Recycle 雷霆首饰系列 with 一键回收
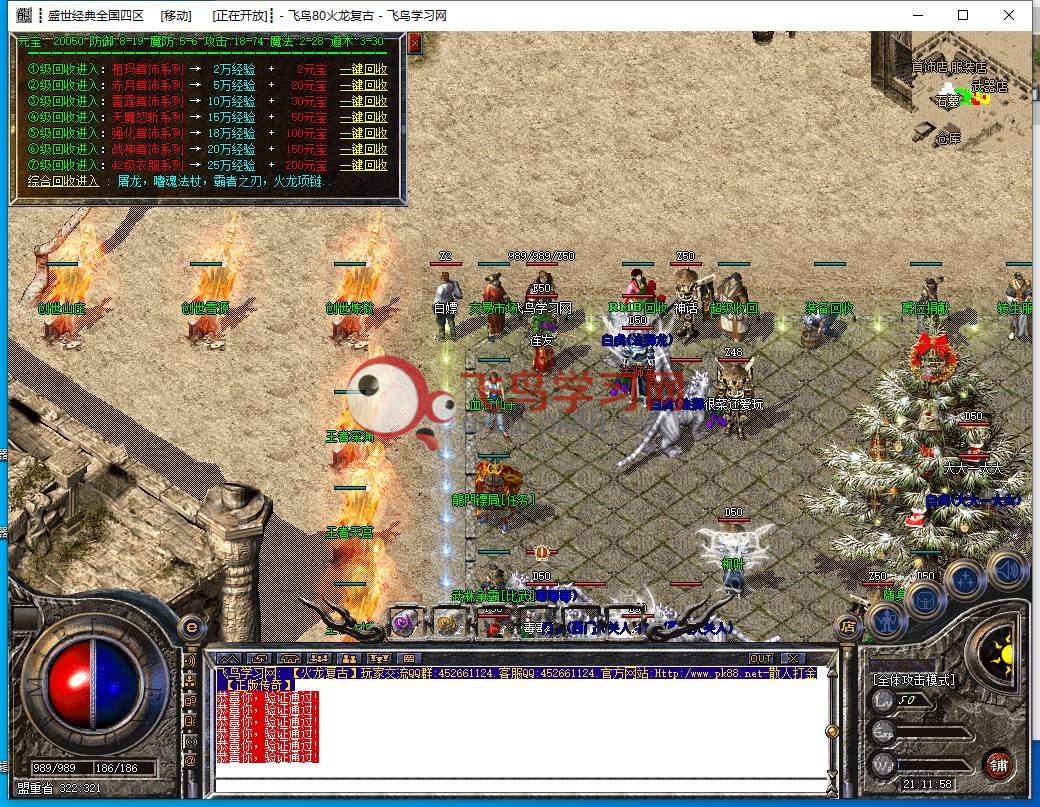 click(x=363, y=101)
